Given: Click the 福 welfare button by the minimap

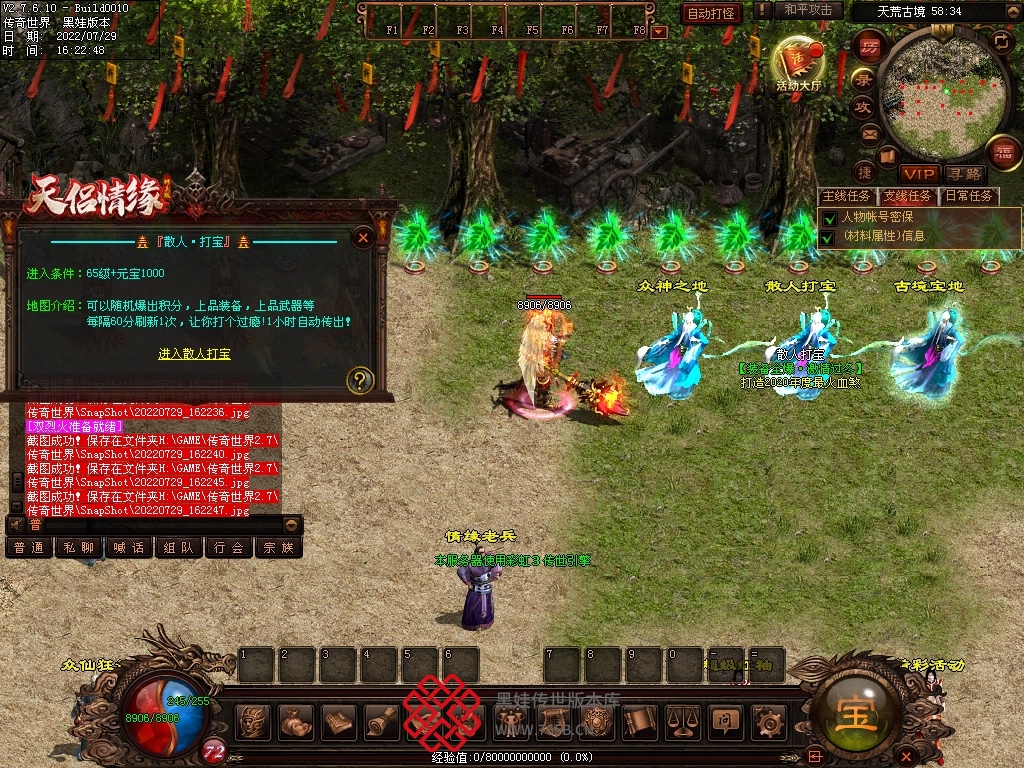Looking at the screenshot, I should tap(1003, 152).
